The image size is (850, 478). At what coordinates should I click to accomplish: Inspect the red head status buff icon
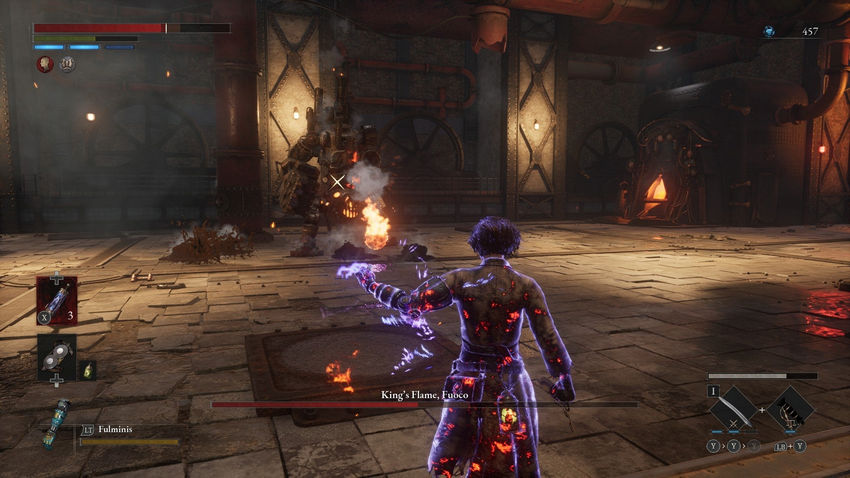45,64
